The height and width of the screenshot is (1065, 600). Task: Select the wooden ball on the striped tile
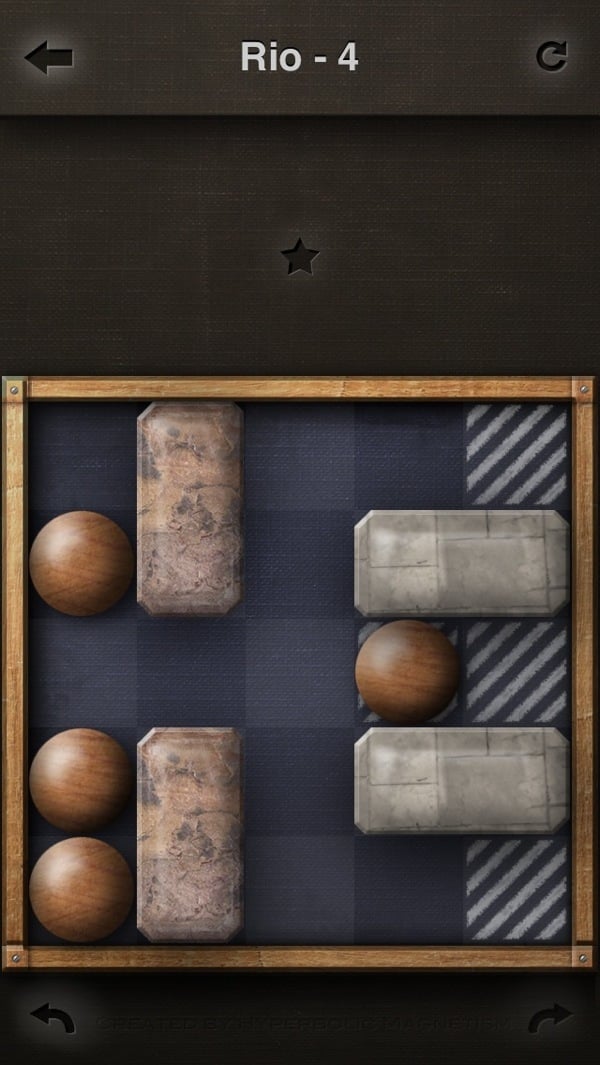tap(407, 671)
